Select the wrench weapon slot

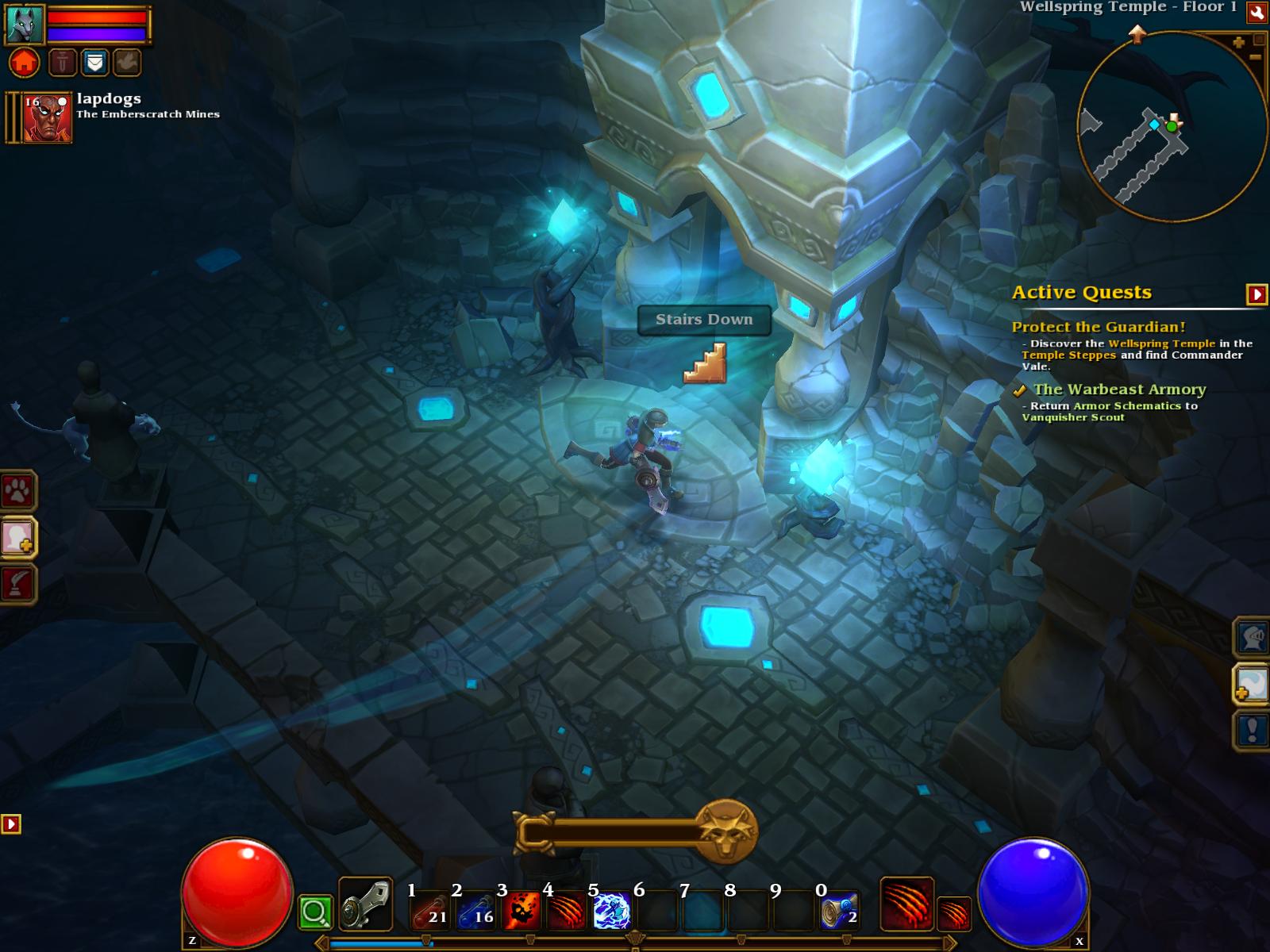click(365, 904)
